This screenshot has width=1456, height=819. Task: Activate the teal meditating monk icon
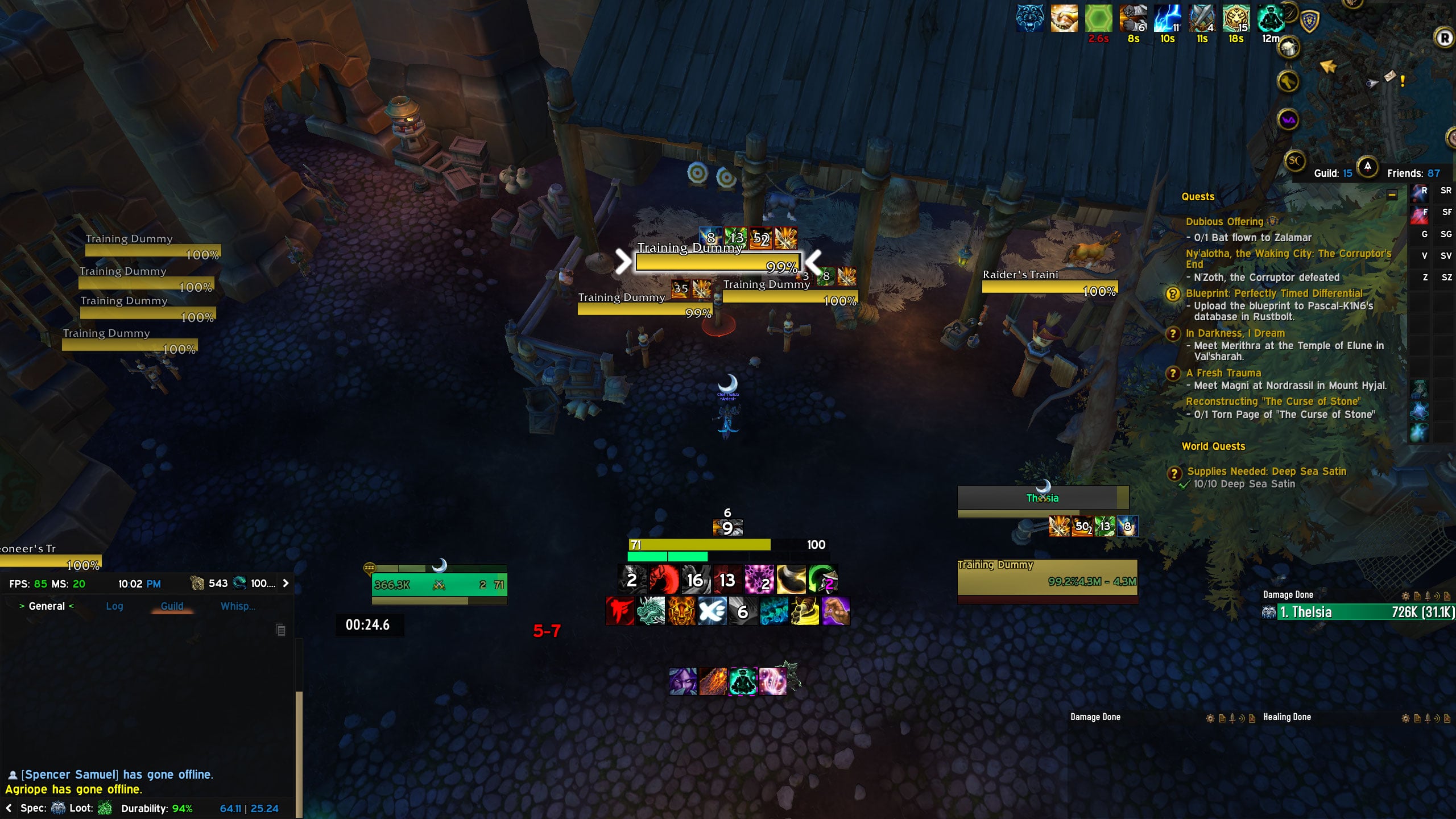coord(743,681)
